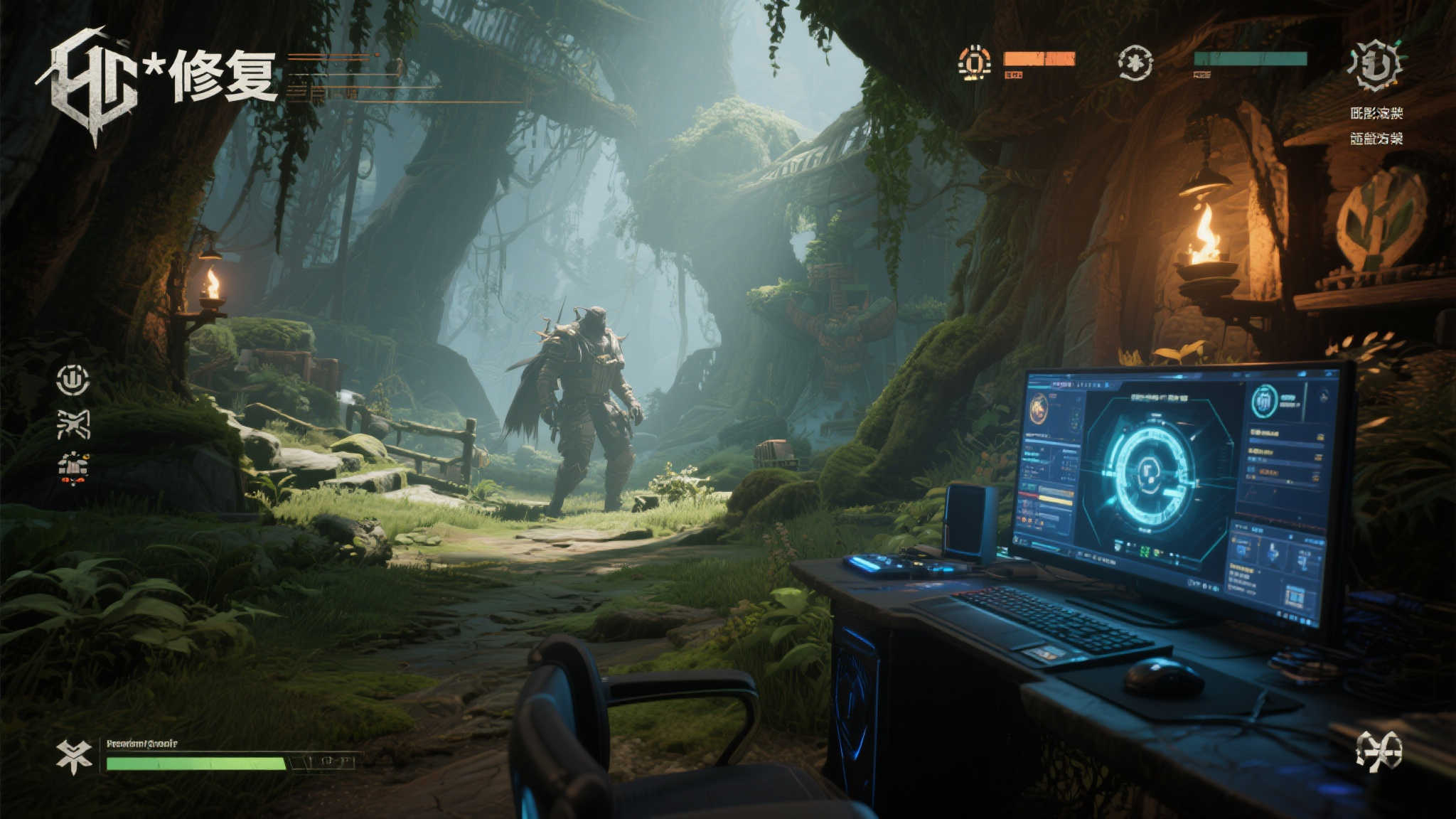This screenshot has height=819, width=1456.
Task: Open the crossed emblem in the bottom-right corner
Action: (x=1379, y=751)
